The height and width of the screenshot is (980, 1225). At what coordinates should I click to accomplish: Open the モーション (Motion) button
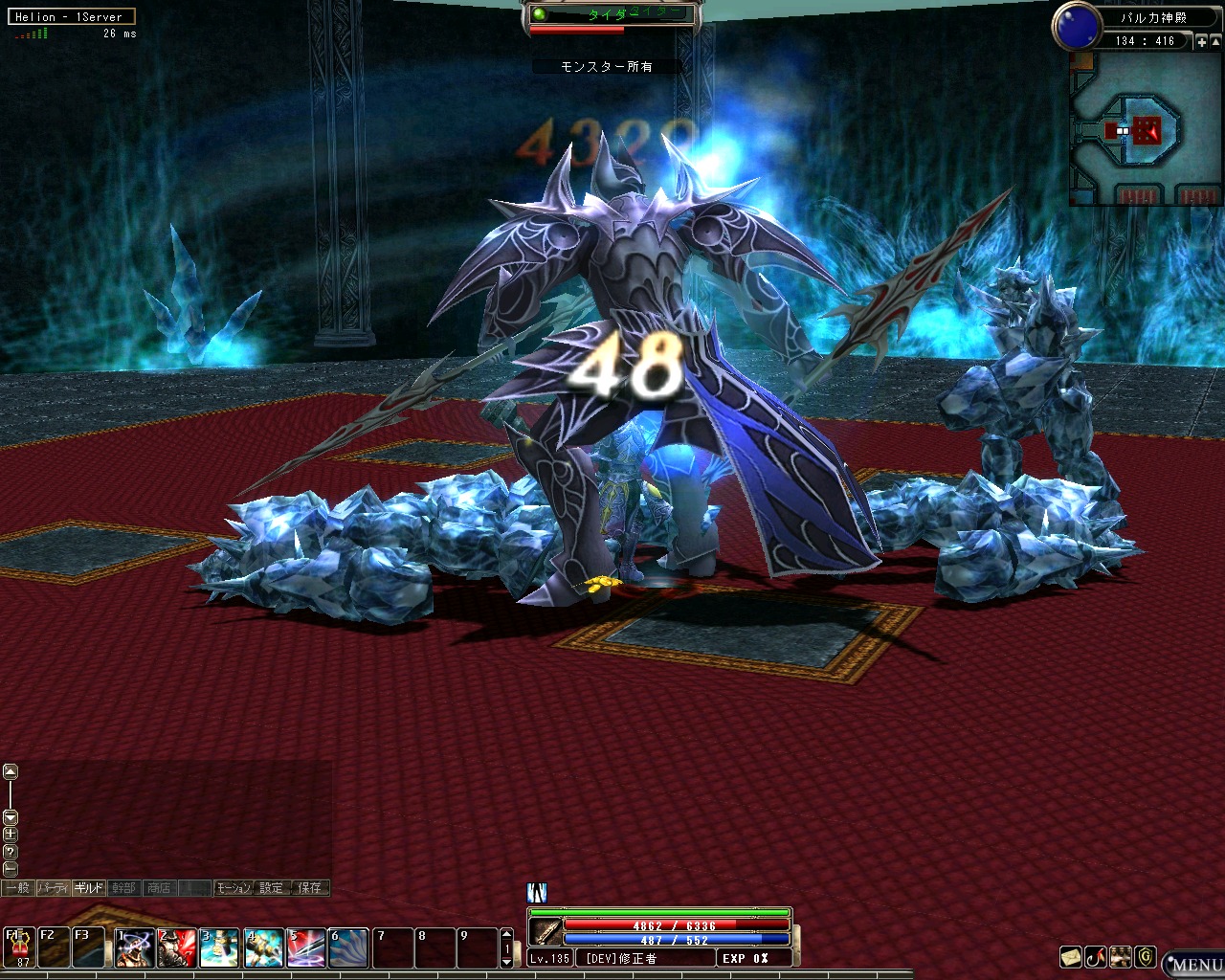[x=234, y=888]
